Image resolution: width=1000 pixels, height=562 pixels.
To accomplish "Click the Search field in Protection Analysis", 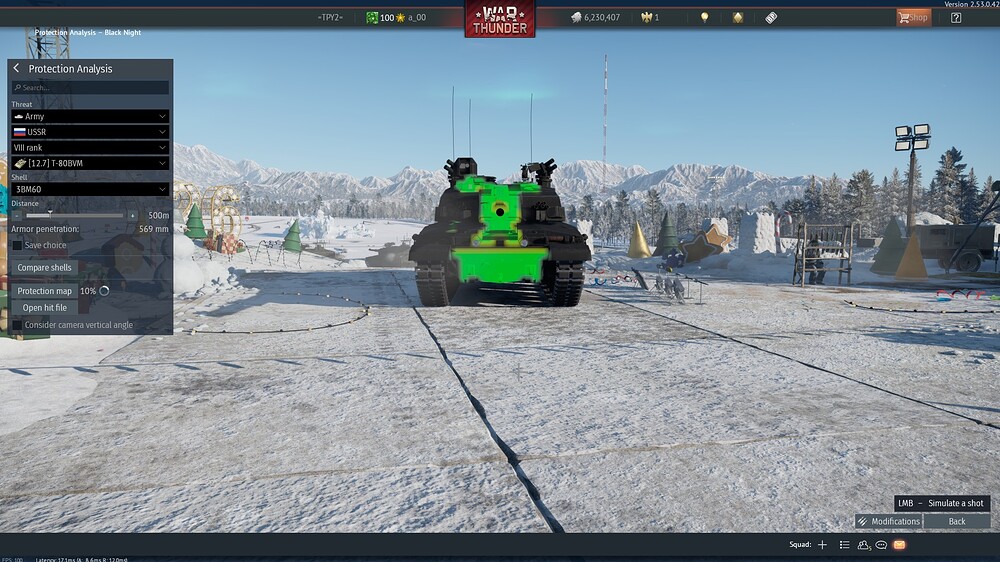I will (x=90, y=88).
